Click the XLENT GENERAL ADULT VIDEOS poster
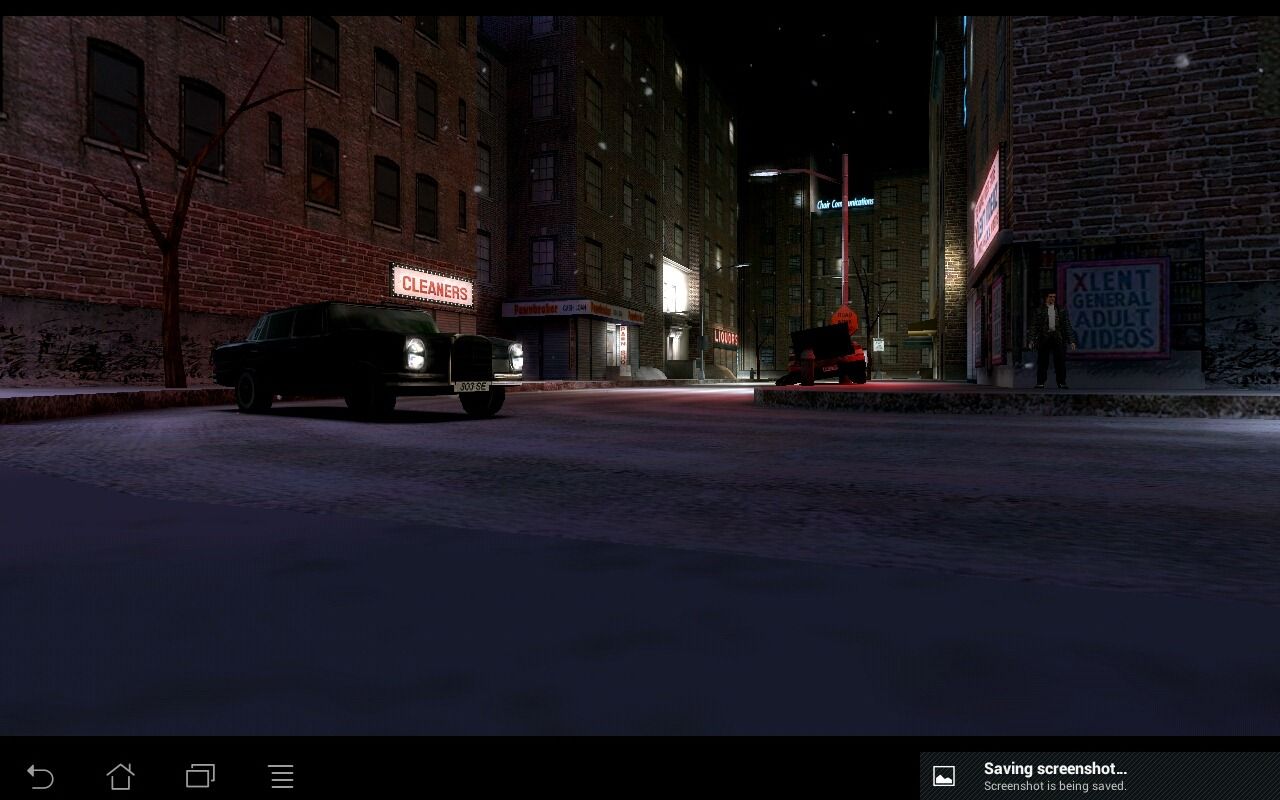This screenshot has width=1280, height=800. (1114, 305)
